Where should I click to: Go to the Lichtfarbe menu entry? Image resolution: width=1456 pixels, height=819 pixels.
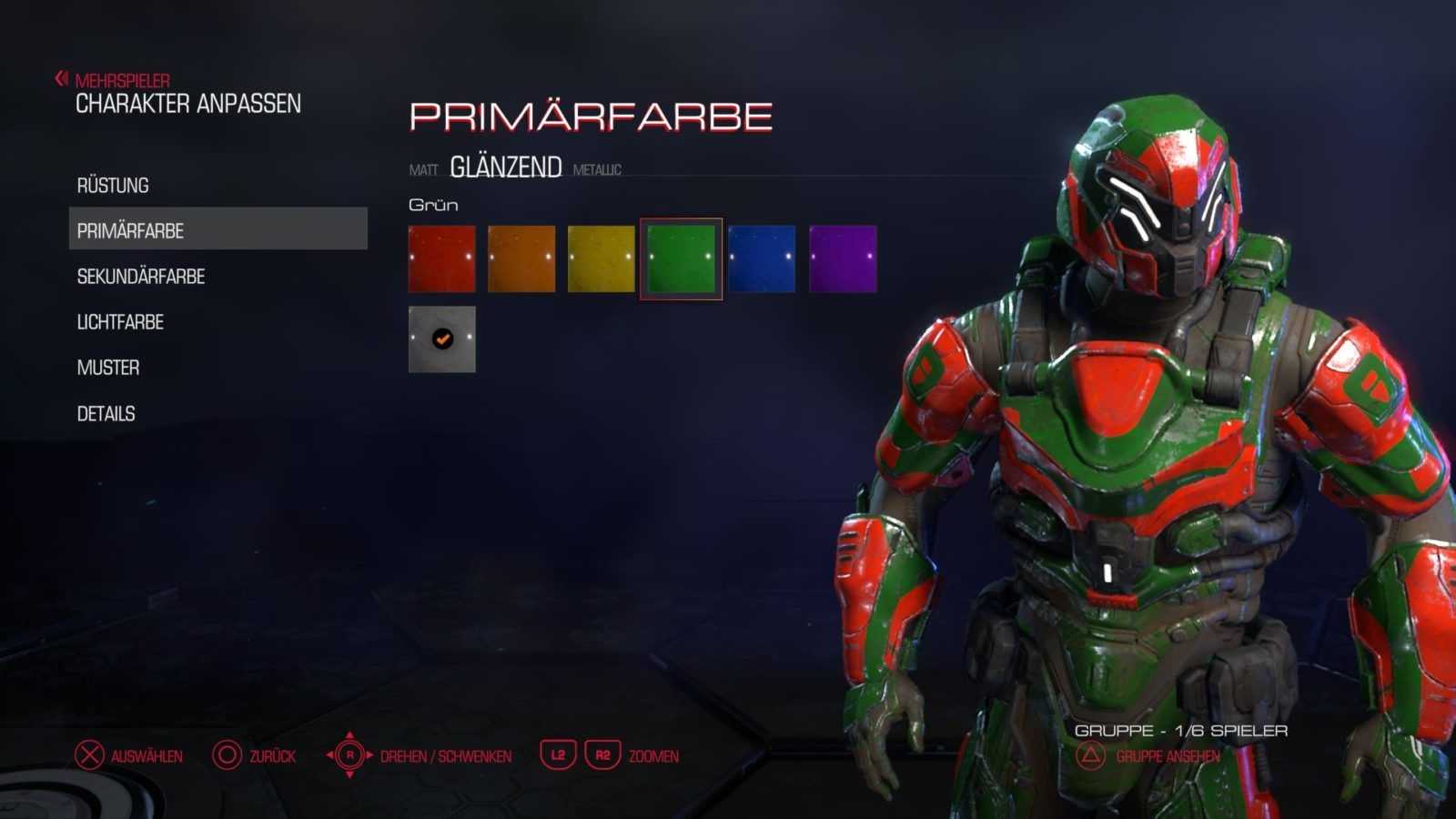point(120,322)
